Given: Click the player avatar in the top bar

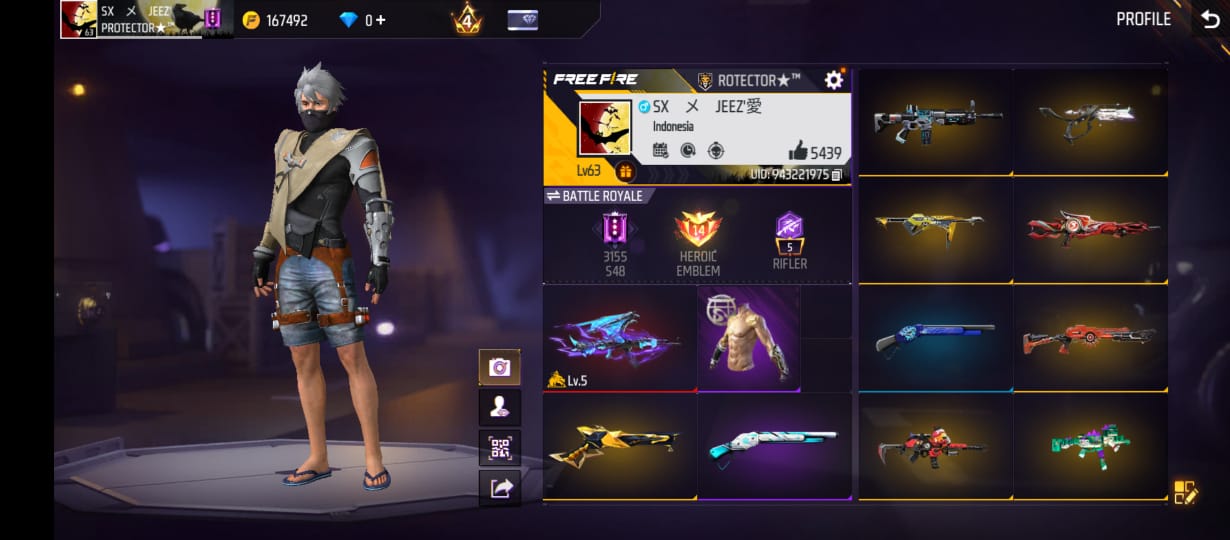Looking at the screenshot, I should [x=78, y=19].
